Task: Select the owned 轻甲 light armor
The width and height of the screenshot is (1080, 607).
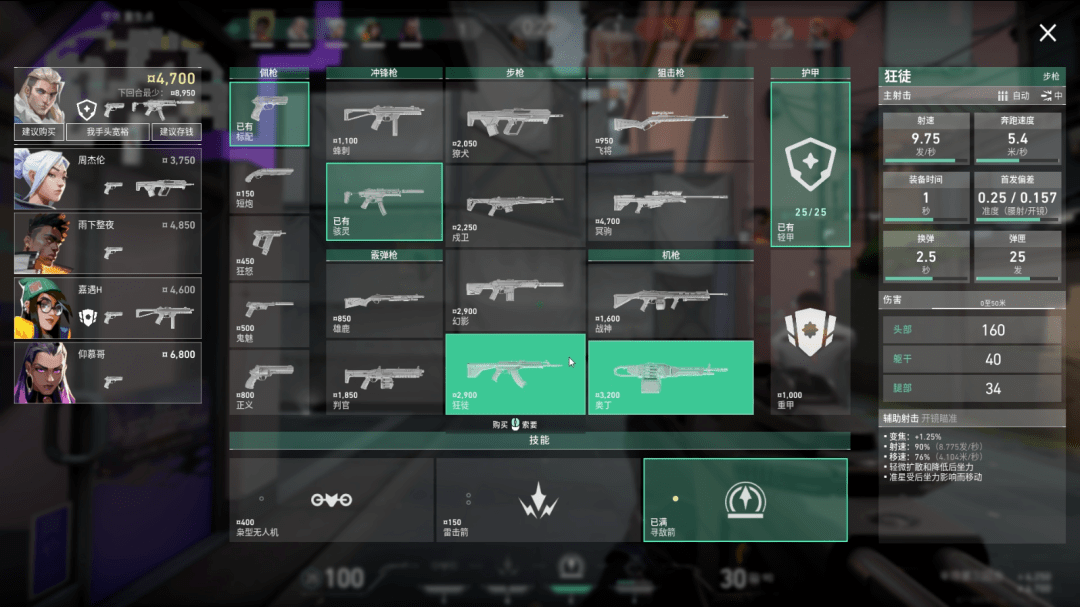Action: tap(809, 164)
